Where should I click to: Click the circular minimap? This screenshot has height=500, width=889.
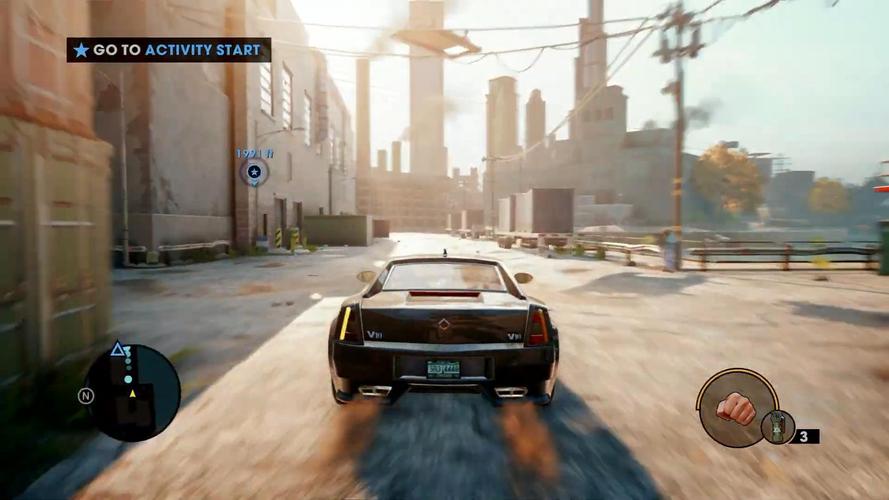click(x=132, y=393)
